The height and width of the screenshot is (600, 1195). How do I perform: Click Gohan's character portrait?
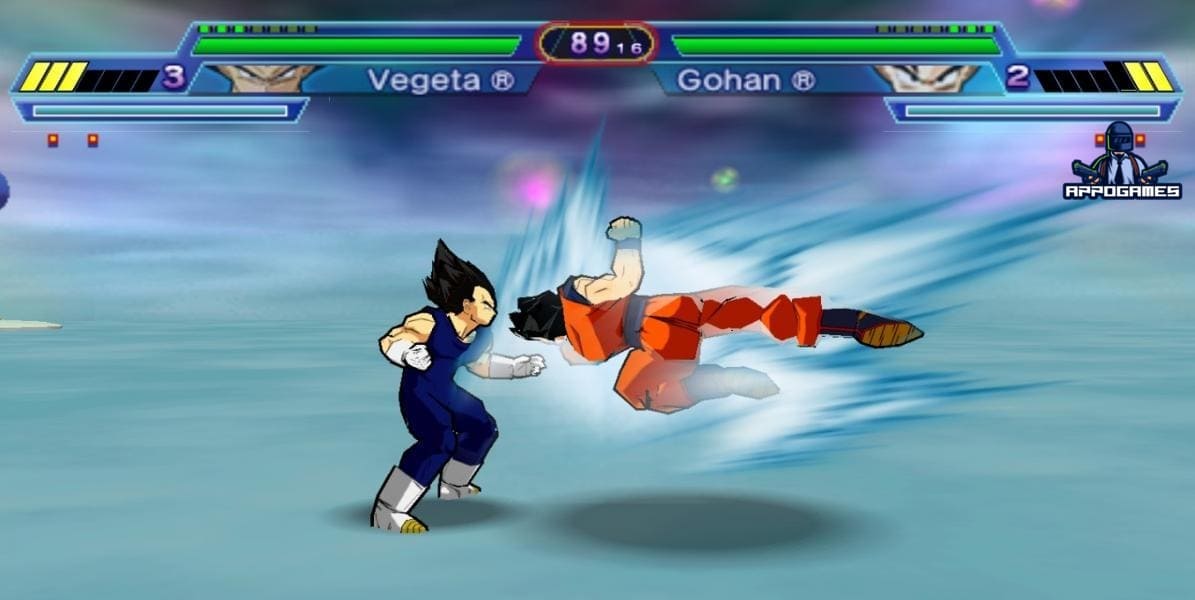[x=926, y=78]
